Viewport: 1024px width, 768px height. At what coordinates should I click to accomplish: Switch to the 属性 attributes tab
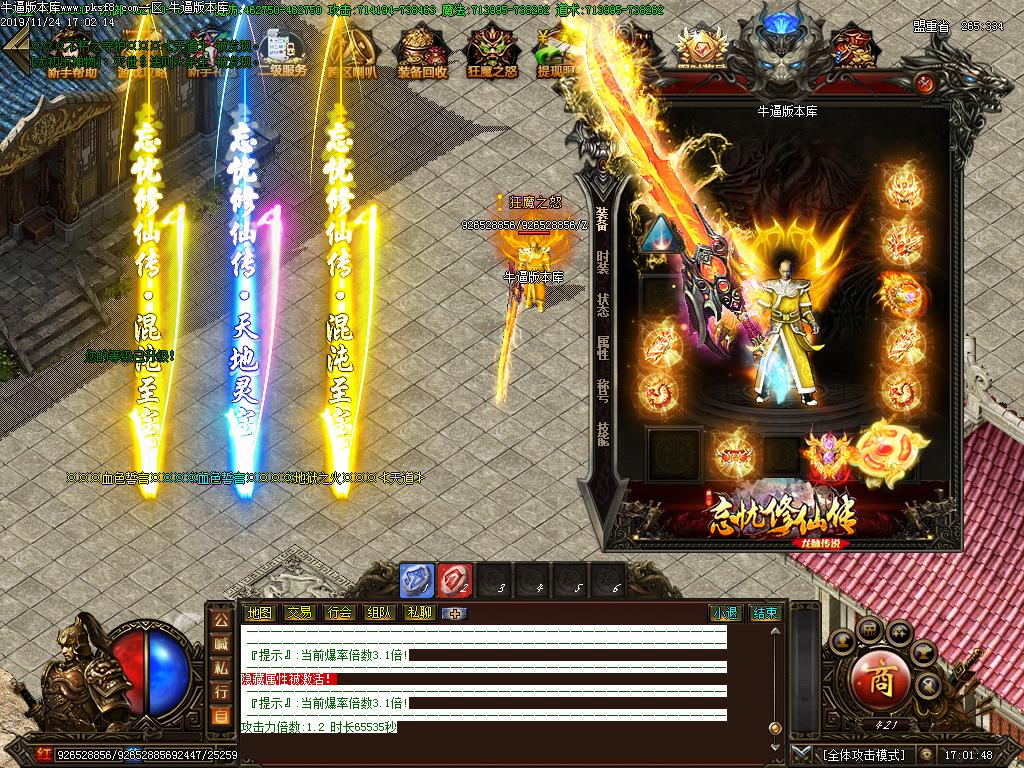(x=602, y=348)
